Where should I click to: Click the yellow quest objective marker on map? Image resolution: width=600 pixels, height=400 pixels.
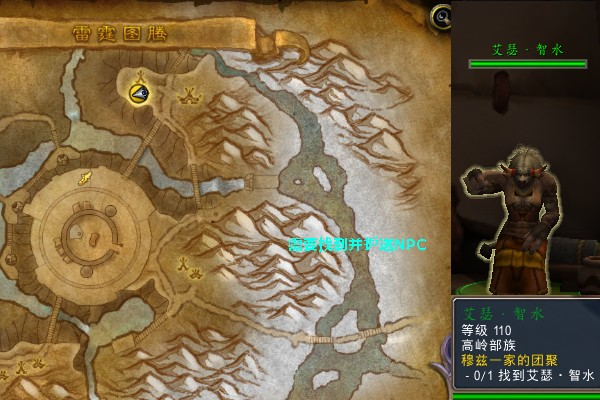point(139,92)
